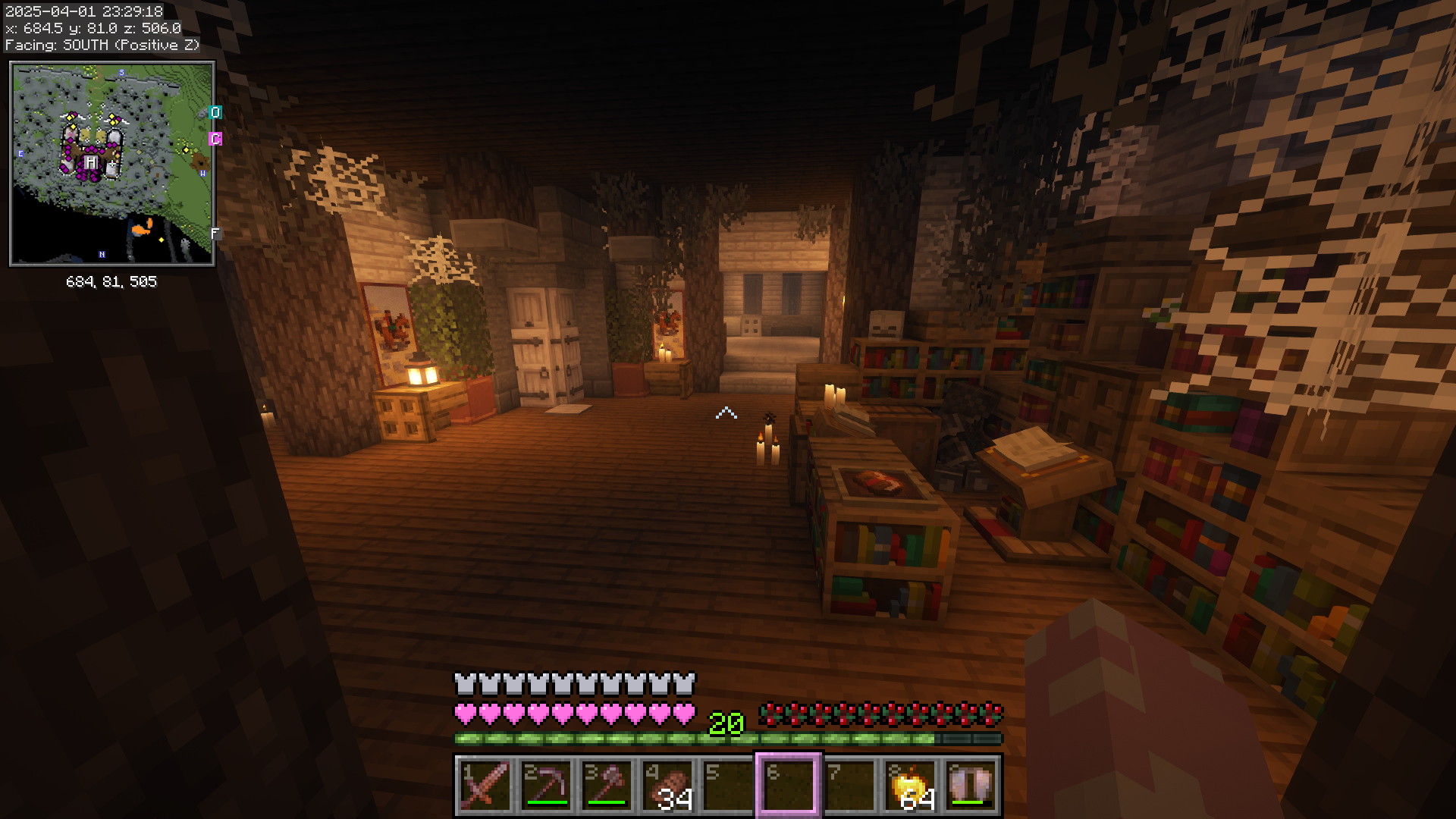Select the elytra in the last hotbar slot
This screenshot has width=1456, height=819.
tap(971, 786)
